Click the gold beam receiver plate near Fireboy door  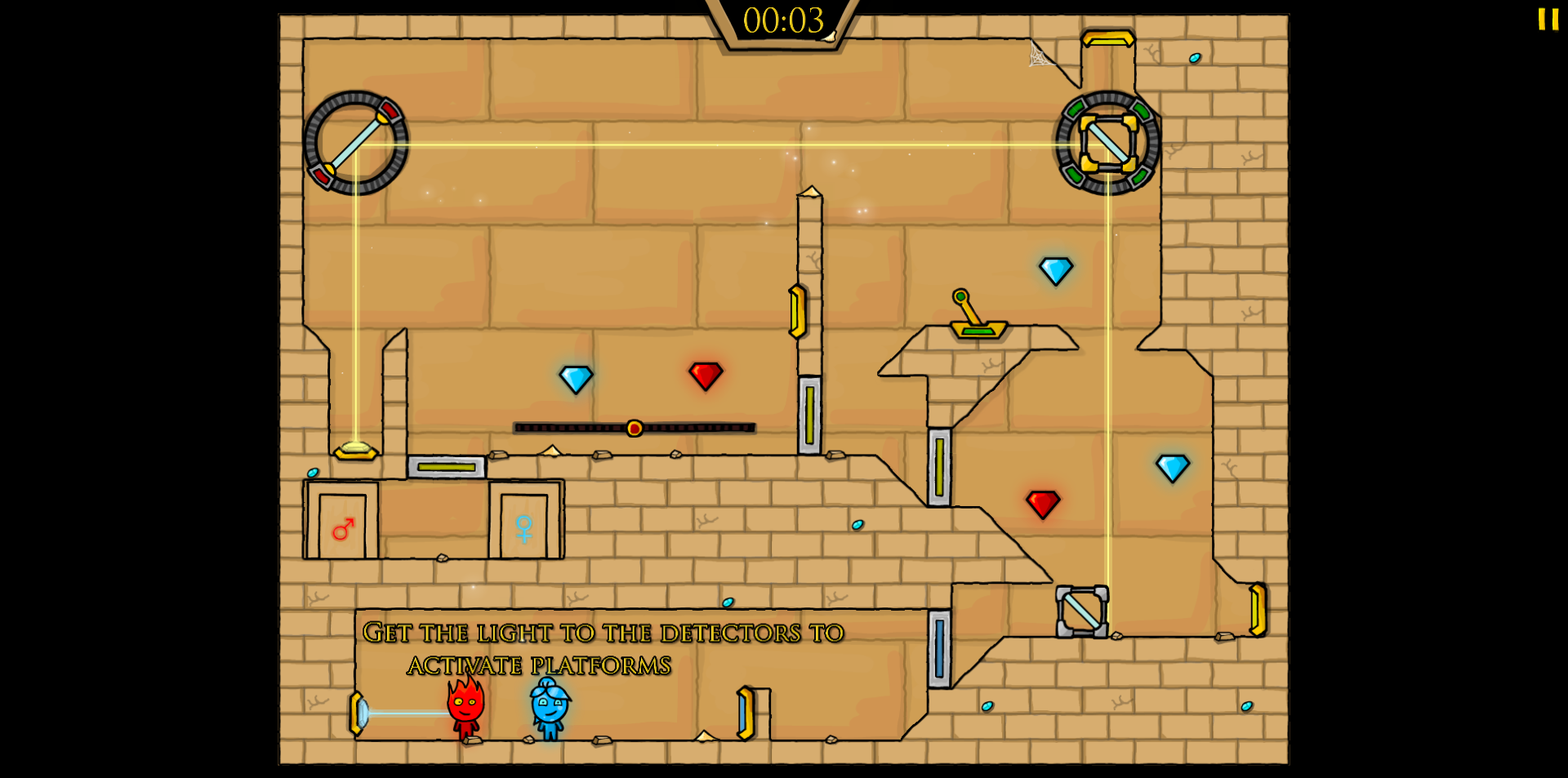tap(355, 450)
